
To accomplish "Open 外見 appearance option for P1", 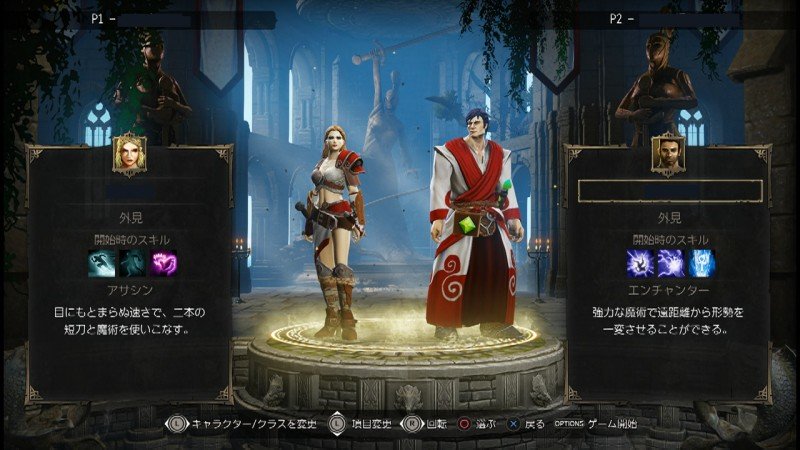I will click(132, 215).
